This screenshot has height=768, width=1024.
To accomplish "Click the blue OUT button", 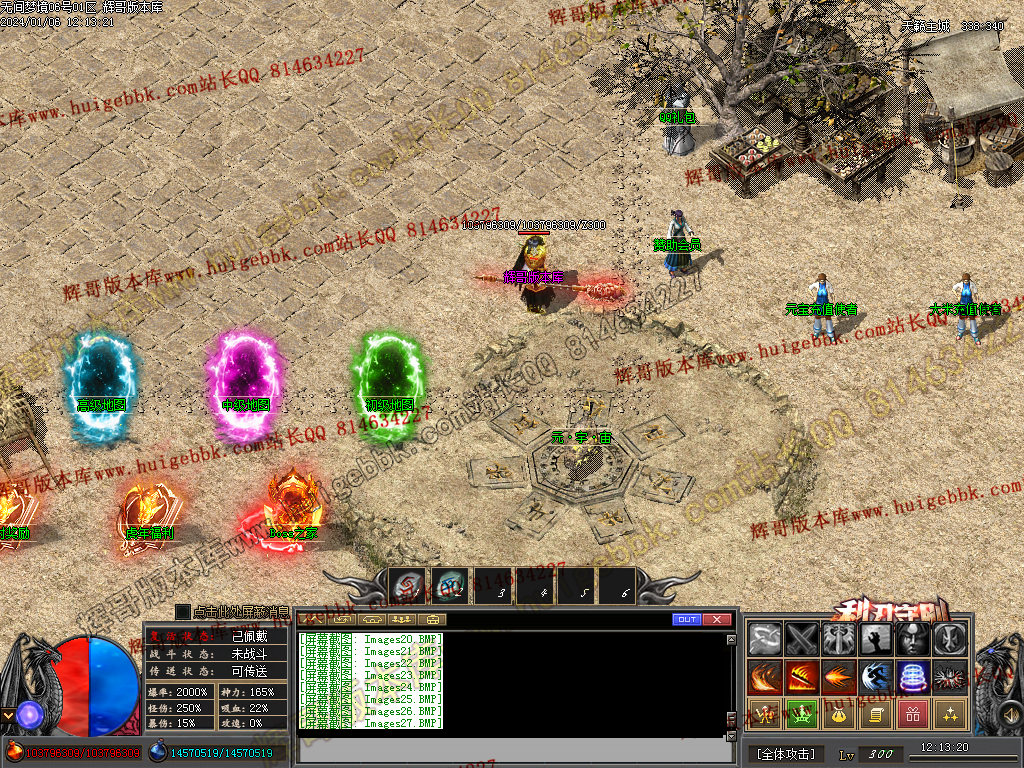I will (x=686, y=620).
